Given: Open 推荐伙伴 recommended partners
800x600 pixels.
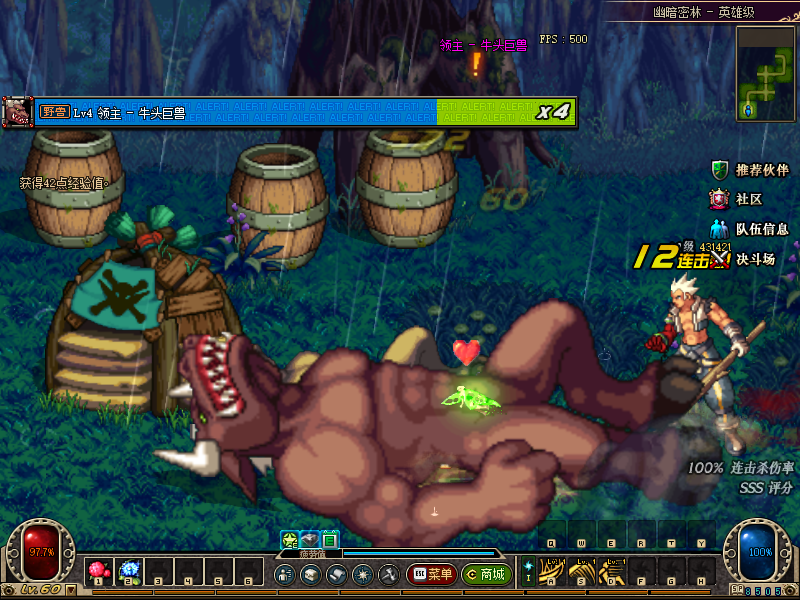Looking at the screenshot, I should click(752, 170).
